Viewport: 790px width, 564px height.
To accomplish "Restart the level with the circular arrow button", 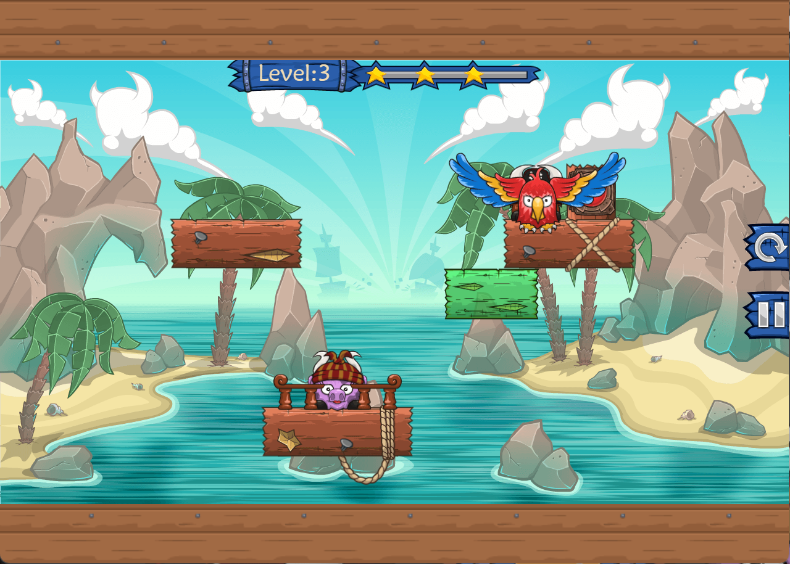I will pyautogui.click(x=769, y=247).
